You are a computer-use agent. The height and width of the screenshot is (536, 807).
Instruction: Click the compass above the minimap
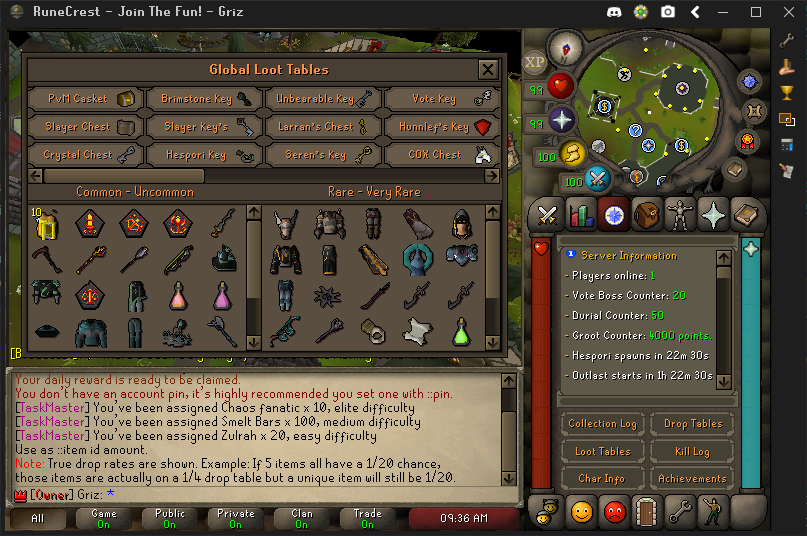click(x=570, y=48)
